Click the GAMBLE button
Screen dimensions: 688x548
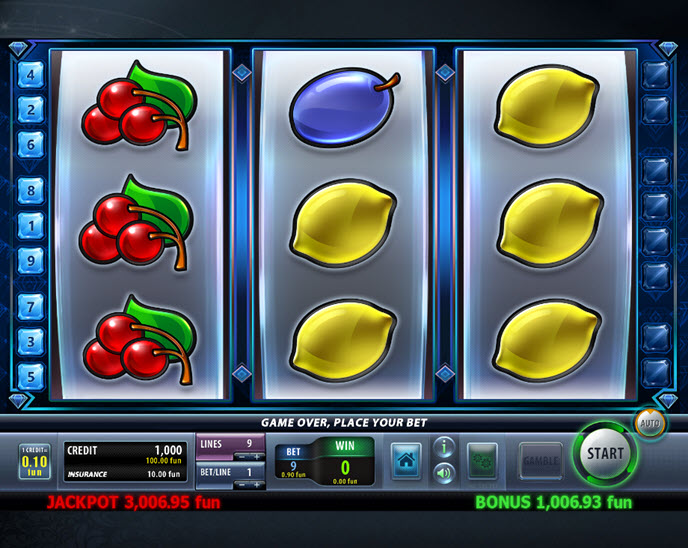pos(540,461)
